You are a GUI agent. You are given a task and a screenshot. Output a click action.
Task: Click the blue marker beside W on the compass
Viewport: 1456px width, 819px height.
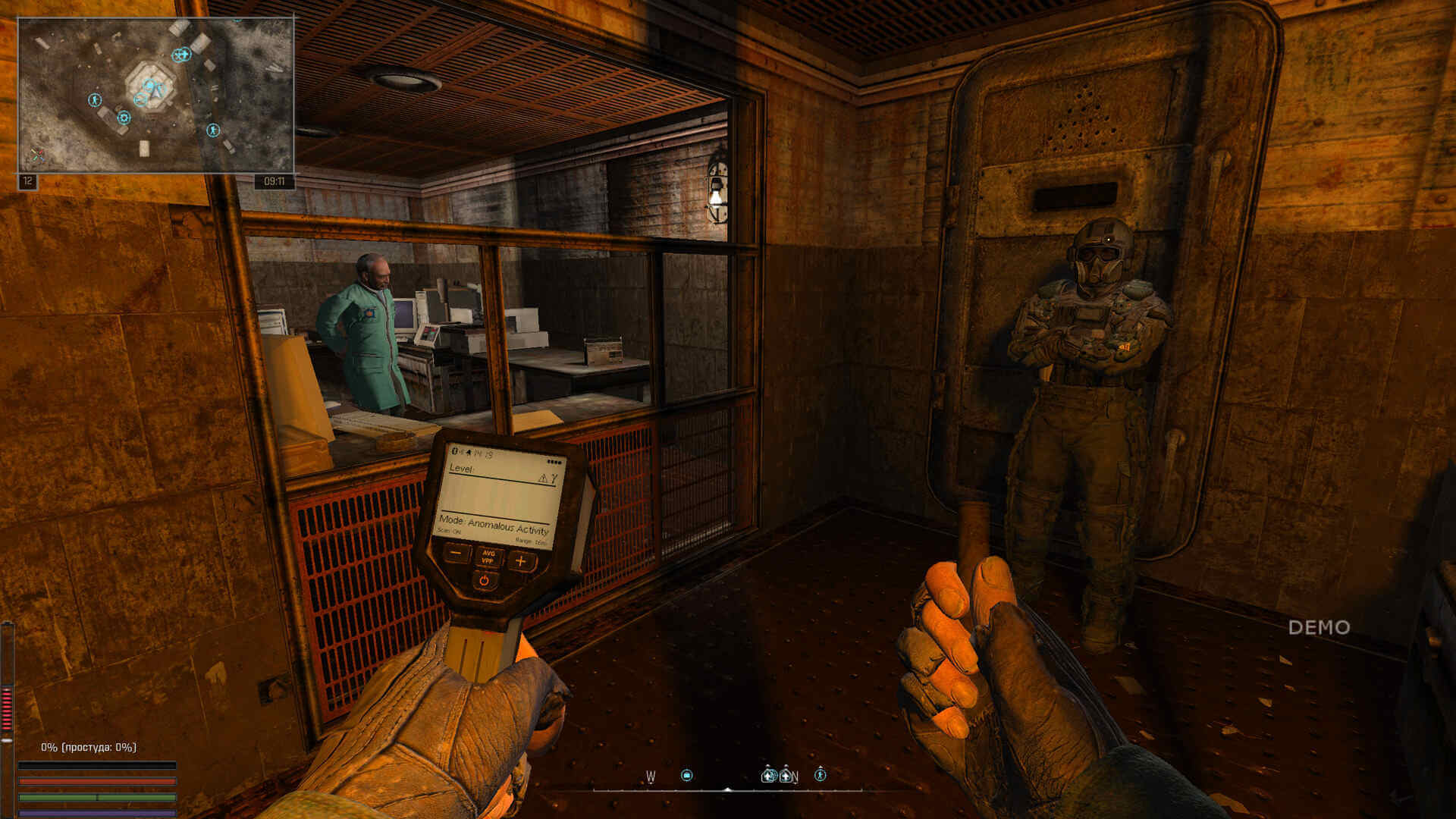[687, 775]
